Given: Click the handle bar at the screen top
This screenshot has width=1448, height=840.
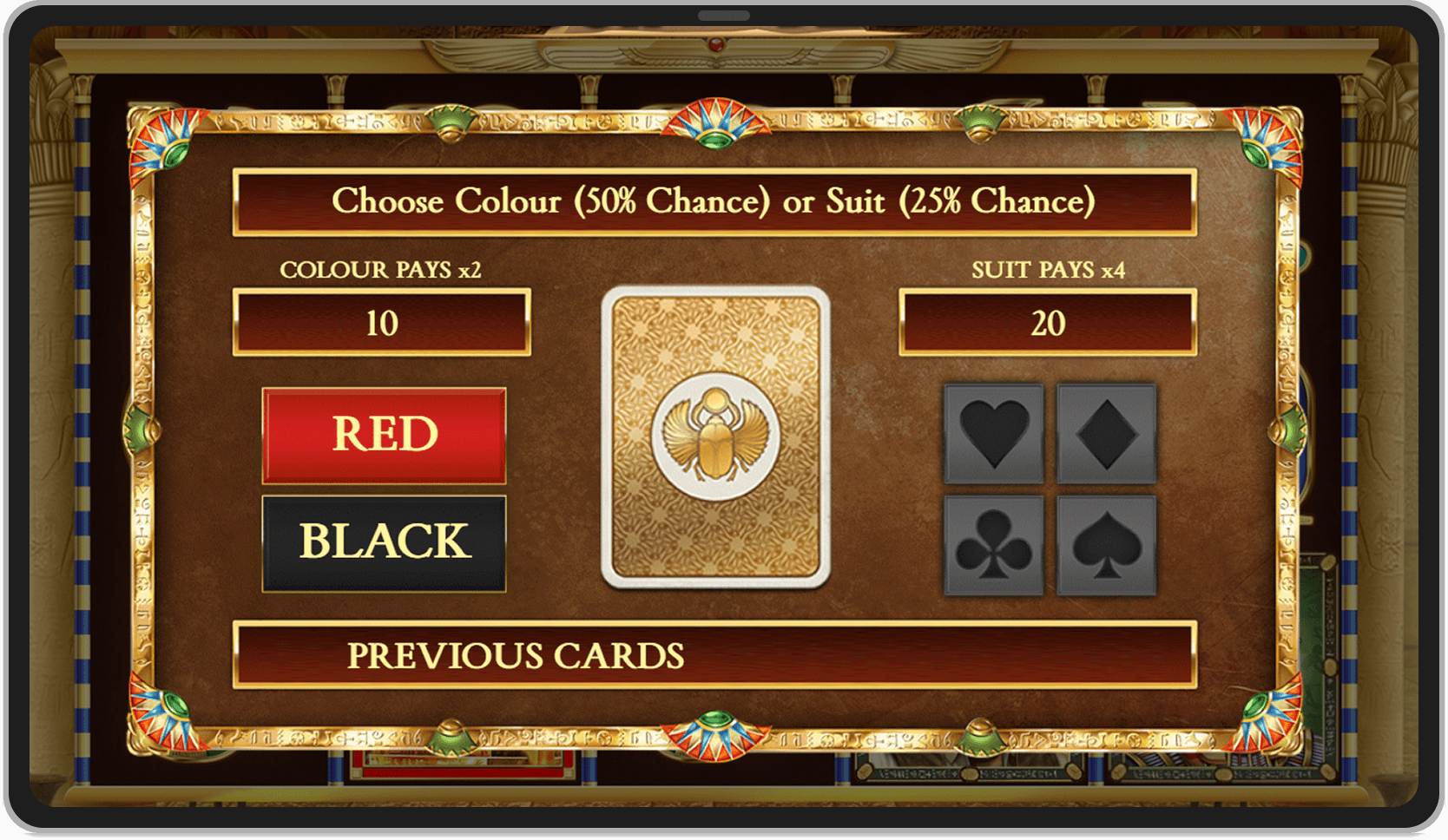Looking at the screenshot, I should click(721, 14).
